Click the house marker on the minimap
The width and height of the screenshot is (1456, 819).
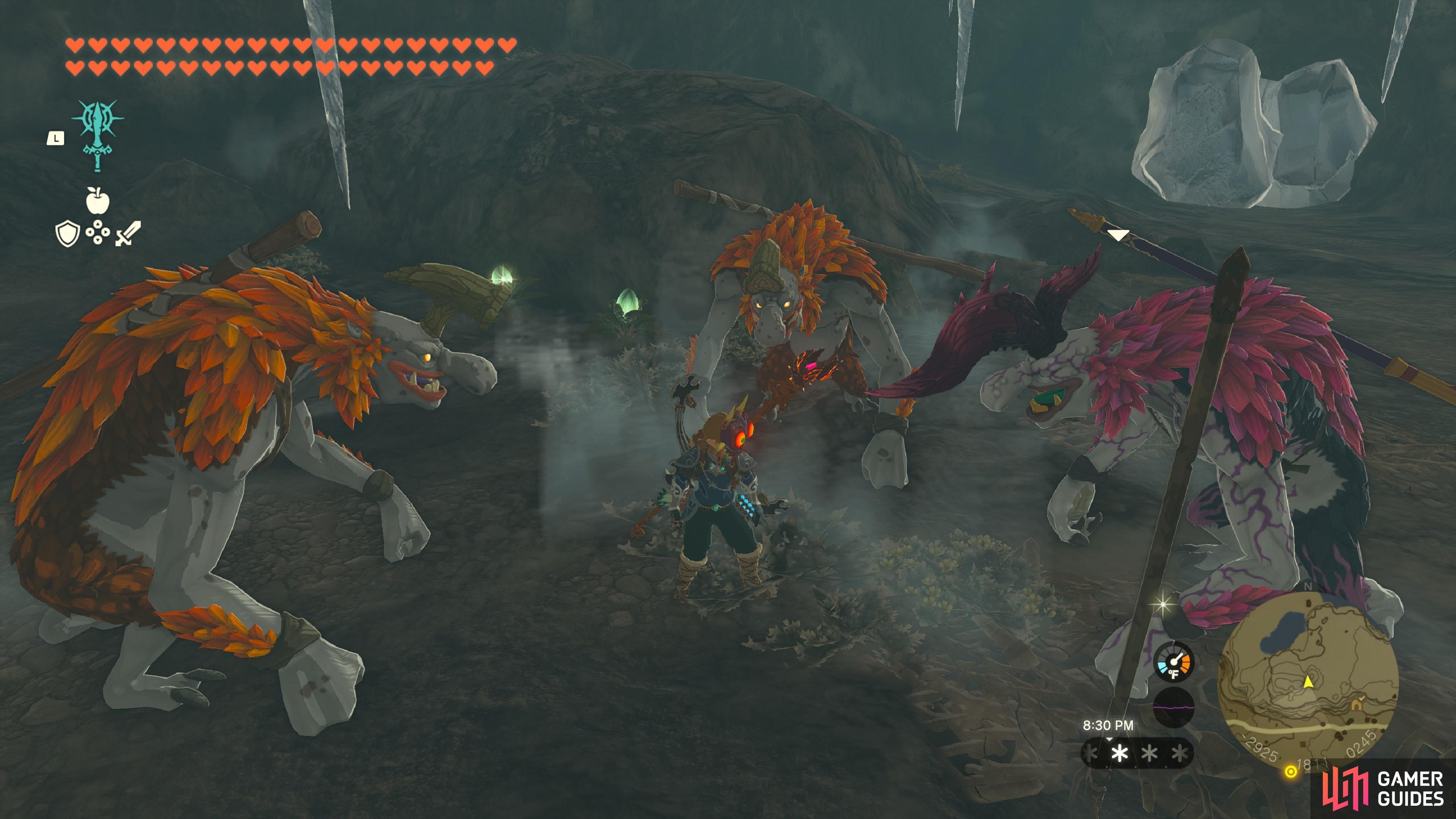pos(1356,705)
